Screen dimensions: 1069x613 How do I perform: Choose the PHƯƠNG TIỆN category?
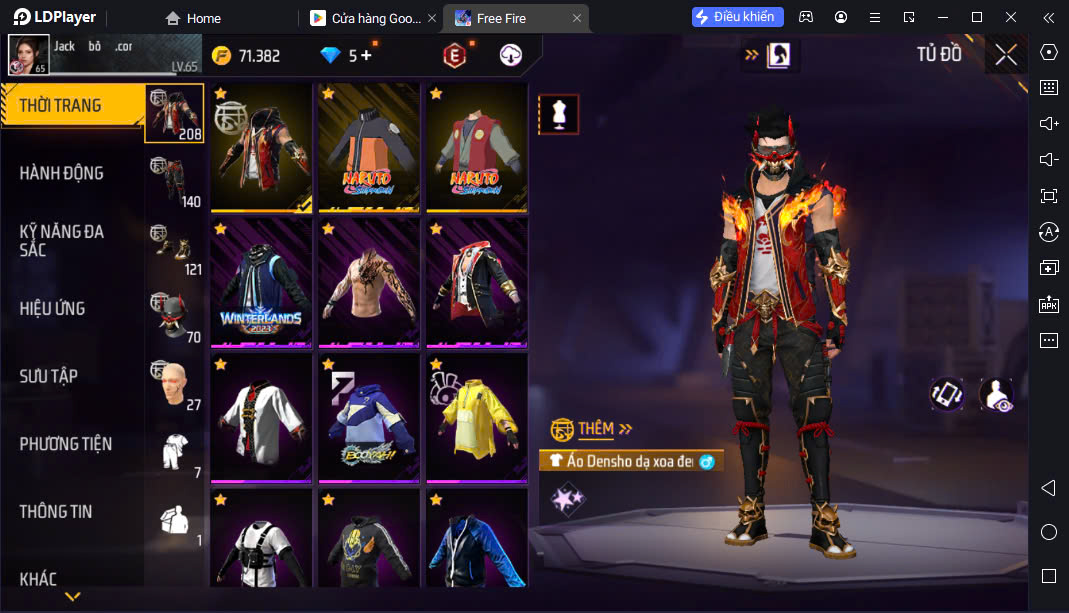click(66, 443)
